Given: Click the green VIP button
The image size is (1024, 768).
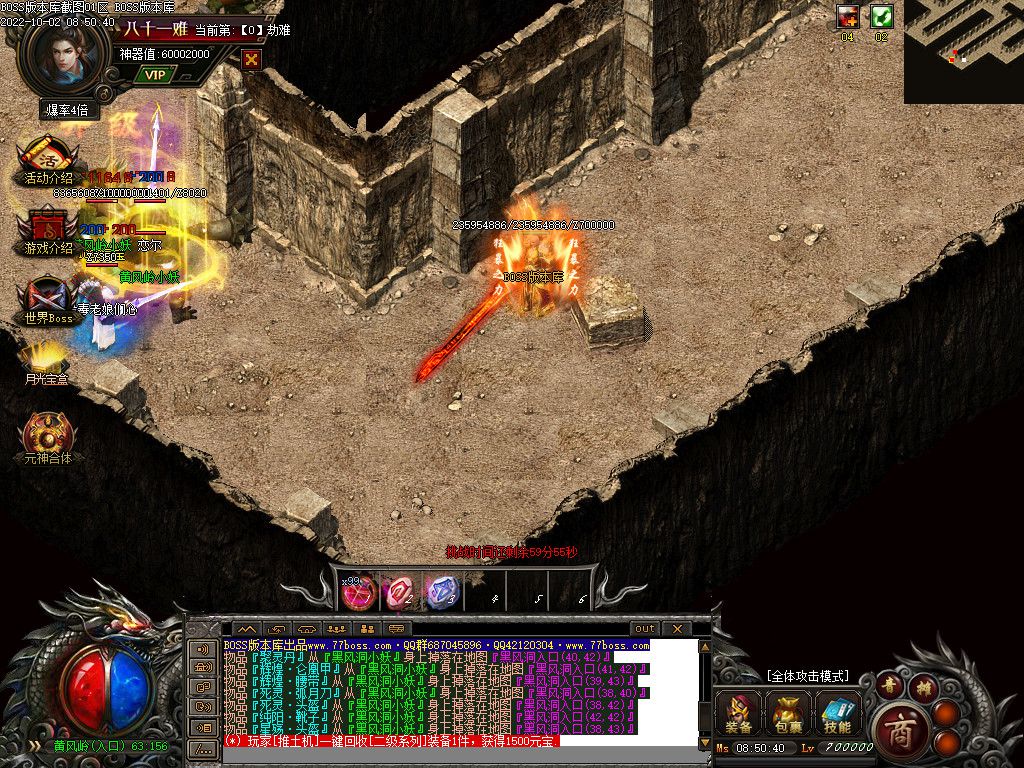Looking at the screenshot, I should [154, 74].
